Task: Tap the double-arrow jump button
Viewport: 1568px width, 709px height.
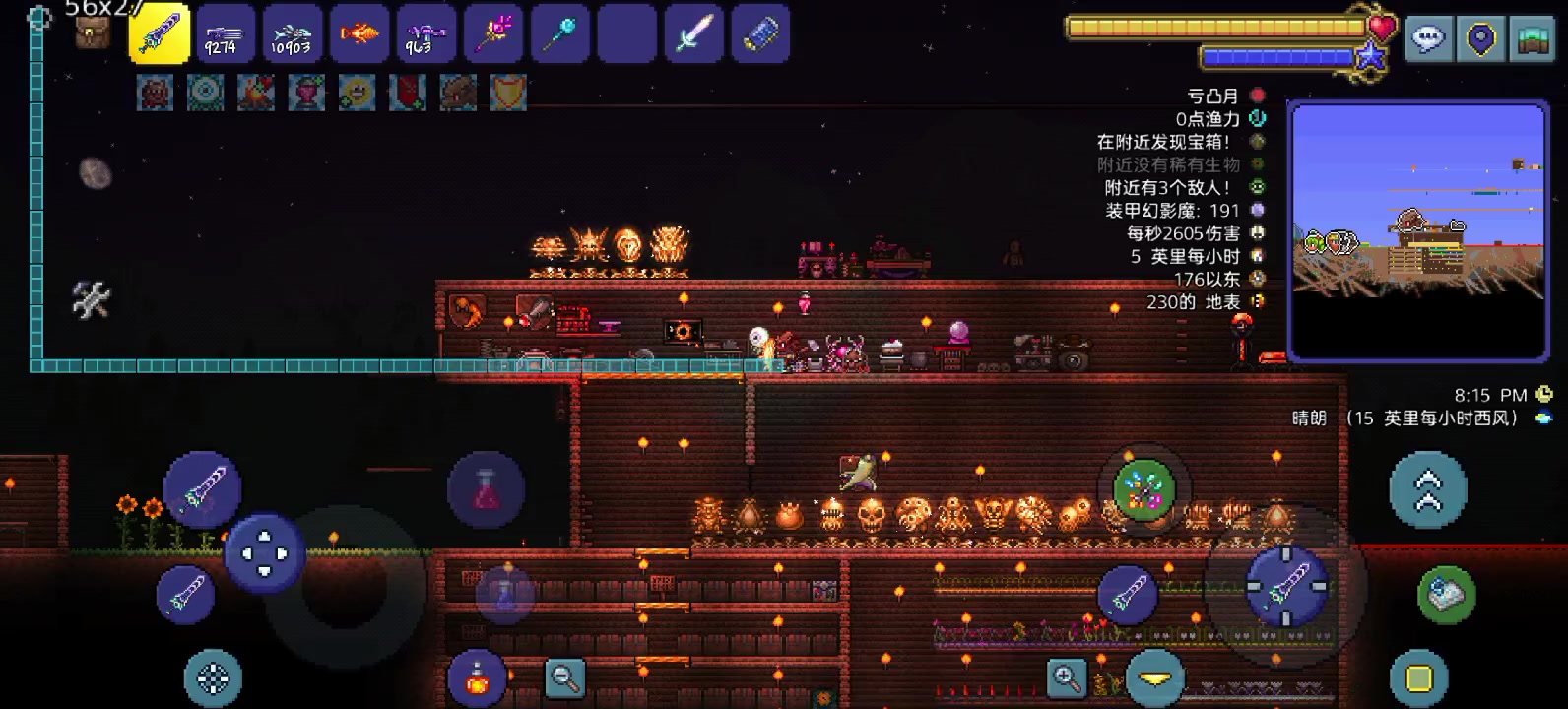Action: 1427,490
